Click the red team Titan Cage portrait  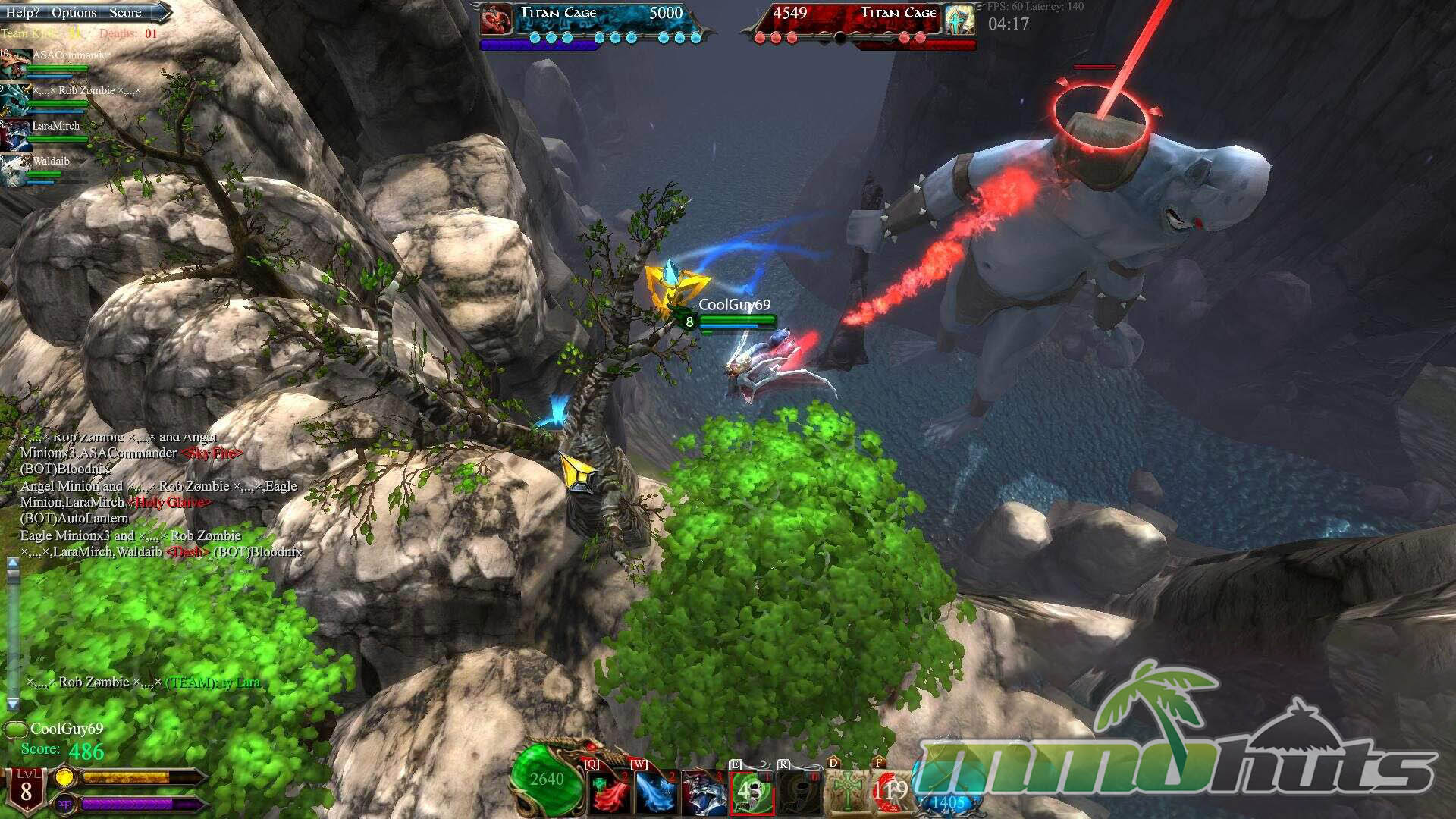[x=960, y=19]
